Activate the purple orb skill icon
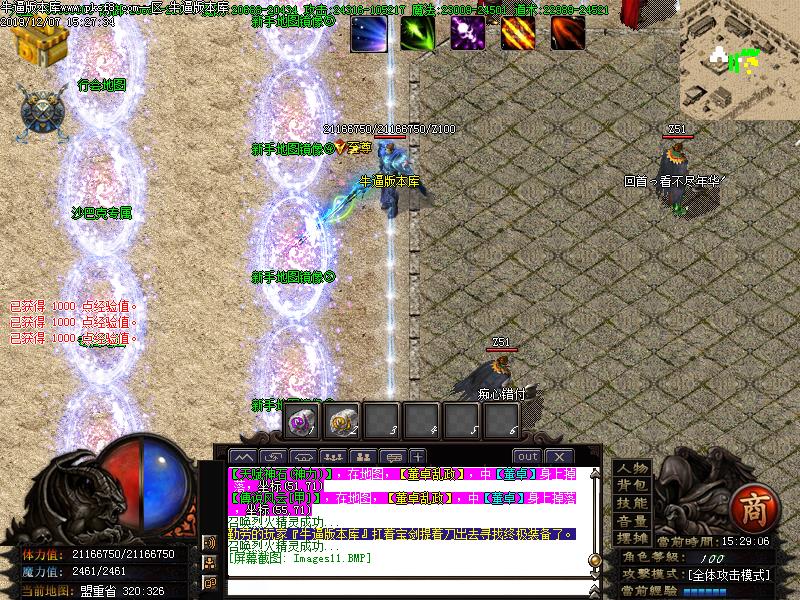This screenshot has width=800, height=600. tap(467, 33)
